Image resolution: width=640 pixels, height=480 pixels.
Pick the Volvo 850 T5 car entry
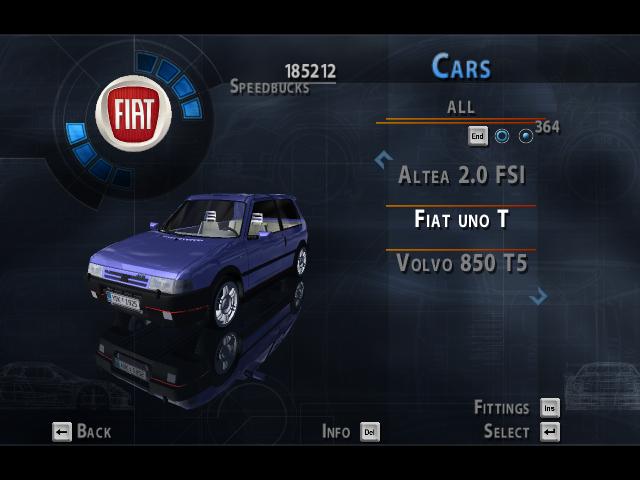coord(461,264)
